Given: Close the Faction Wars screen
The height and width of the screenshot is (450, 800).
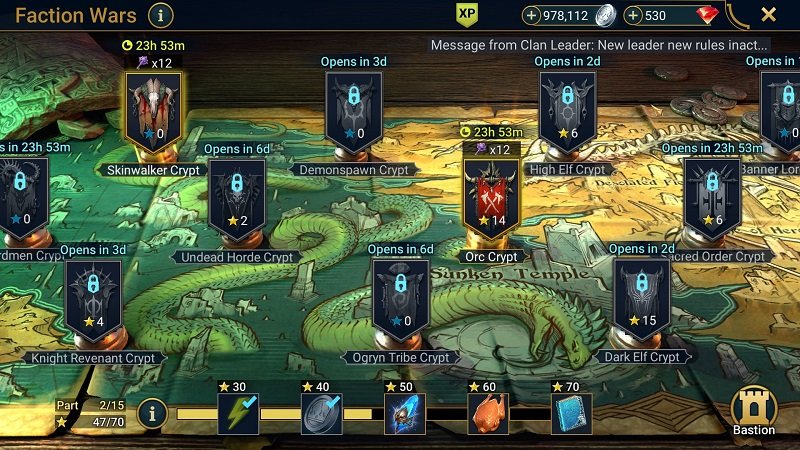Looking at the screenshot, I should coord(768,15).
